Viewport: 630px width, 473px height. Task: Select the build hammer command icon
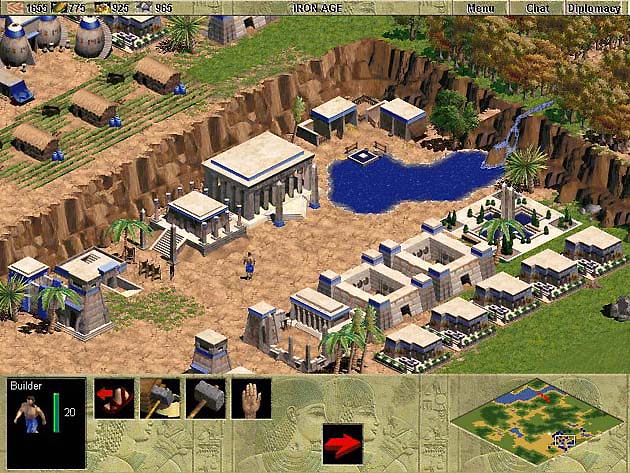click(x=160, y=398)
